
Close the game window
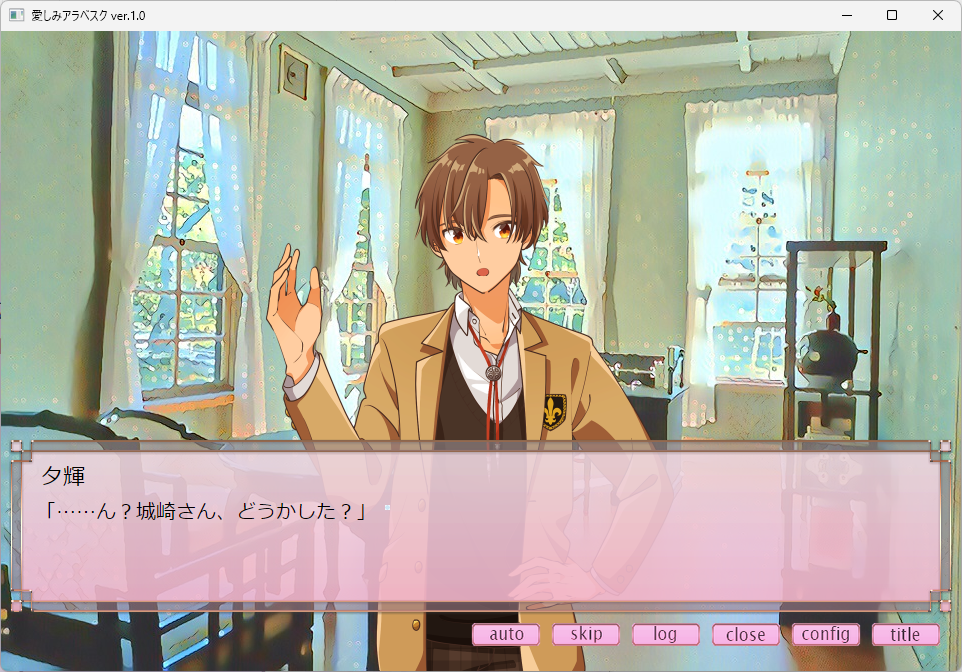(938, 15)
